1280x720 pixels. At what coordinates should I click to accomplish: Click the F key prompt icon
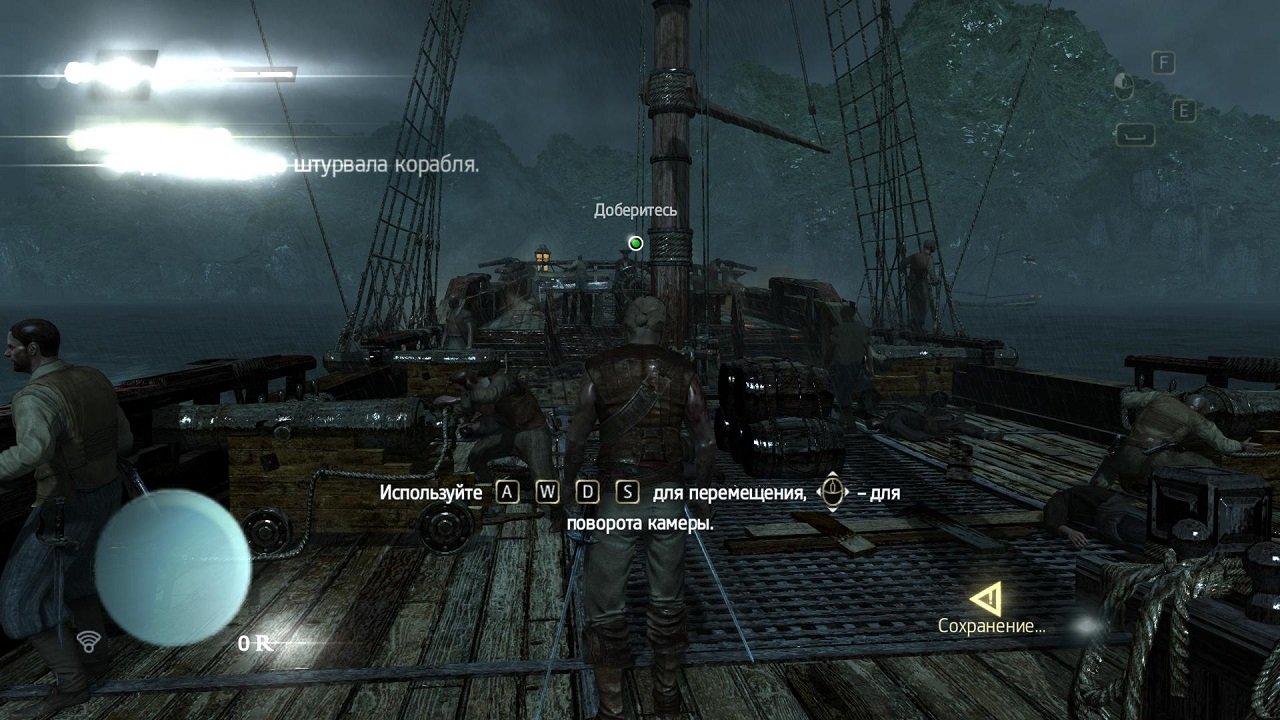(1162, 62)
